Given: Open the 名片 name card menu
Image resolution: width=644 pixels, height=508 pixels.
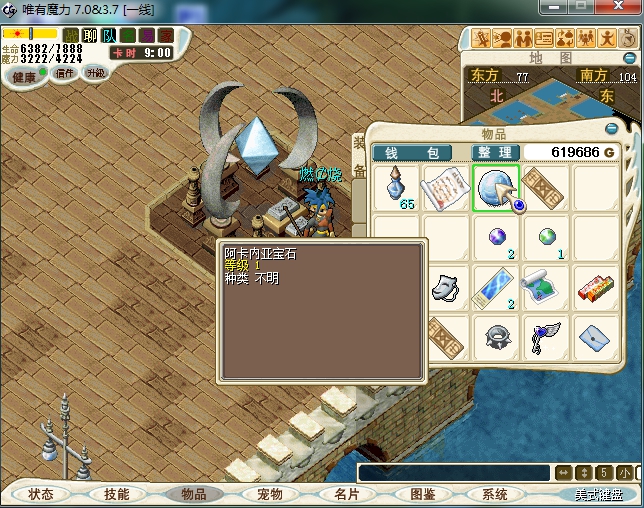Looking at the screenshot, I should point(346,494).
